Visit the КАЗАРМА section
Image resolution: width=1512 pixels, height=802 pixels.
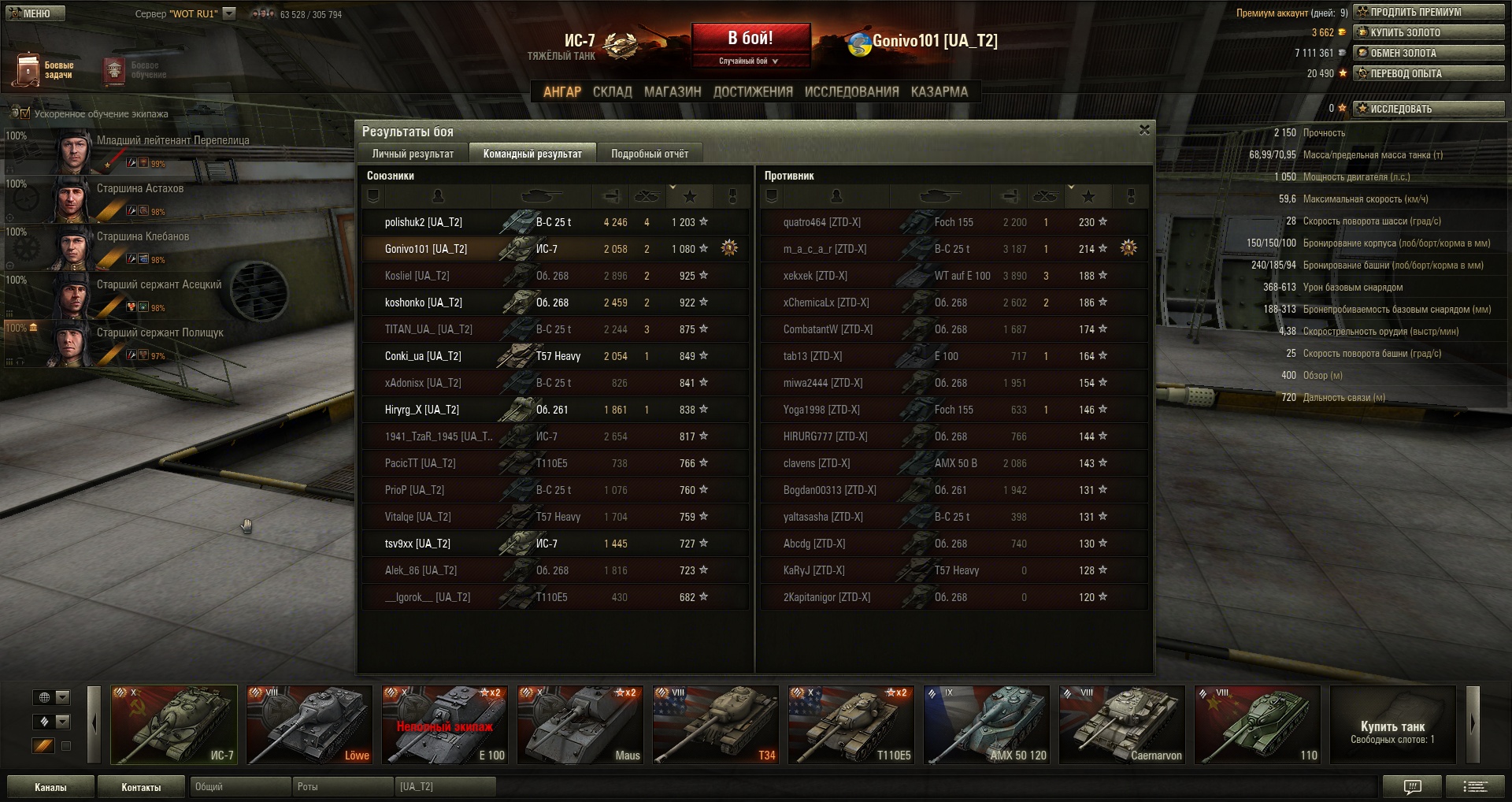[939, 91]
